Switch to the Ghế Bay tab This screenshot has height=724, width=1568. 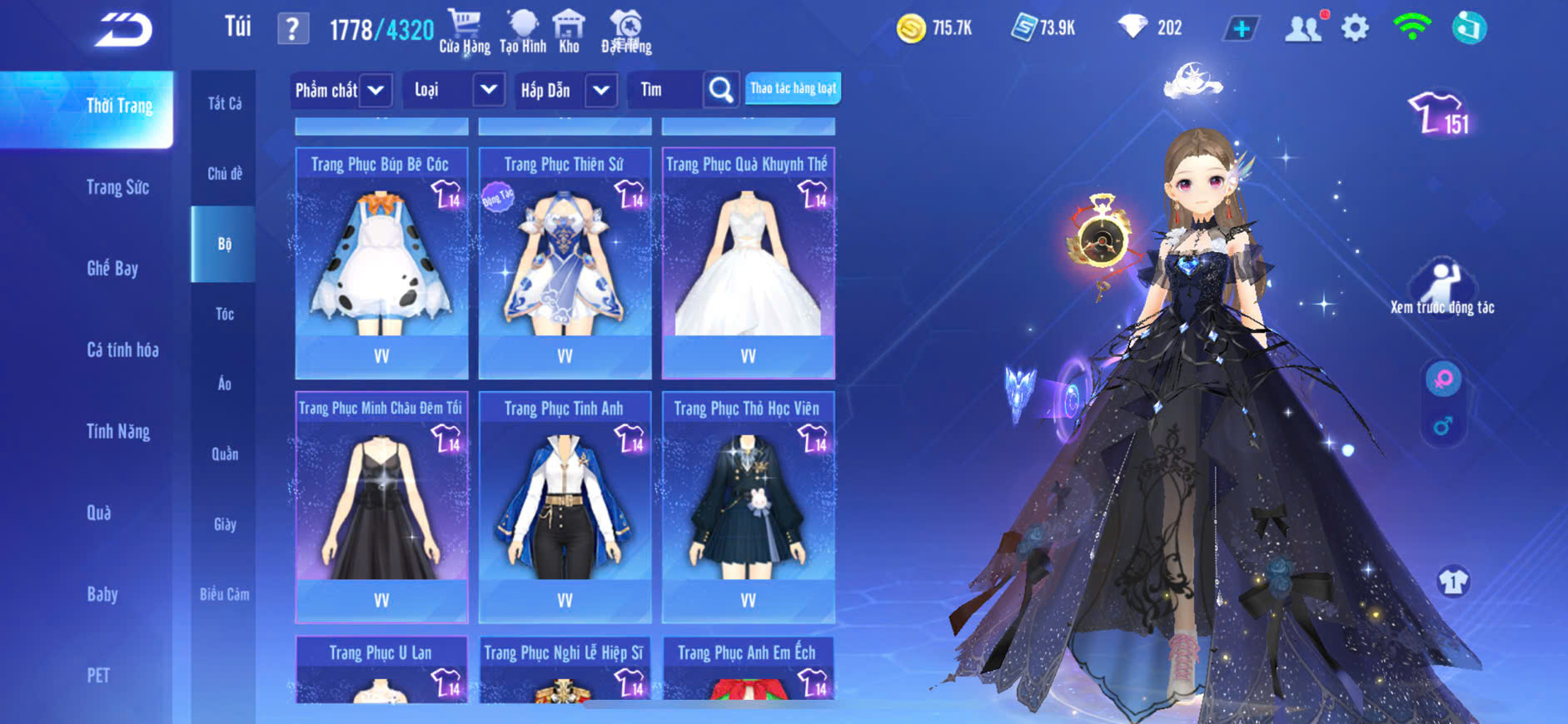tap(112, 268)
